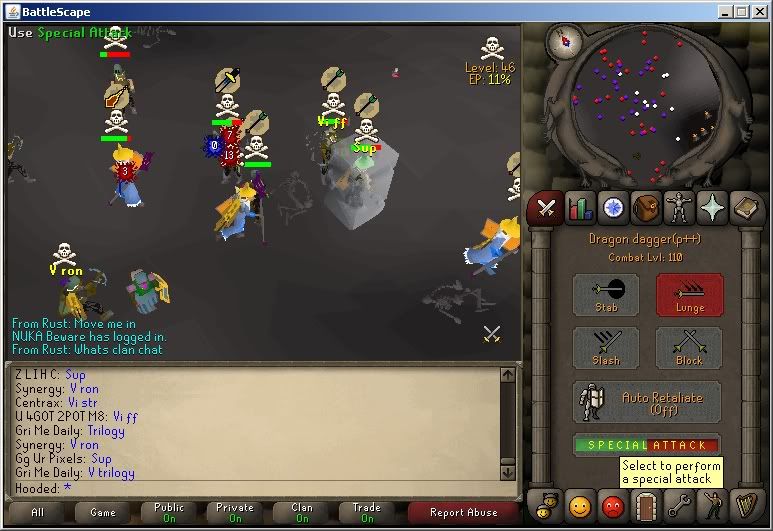Select the Block combat style
This screenshot has height=531, width=773.
coord(688,347)
